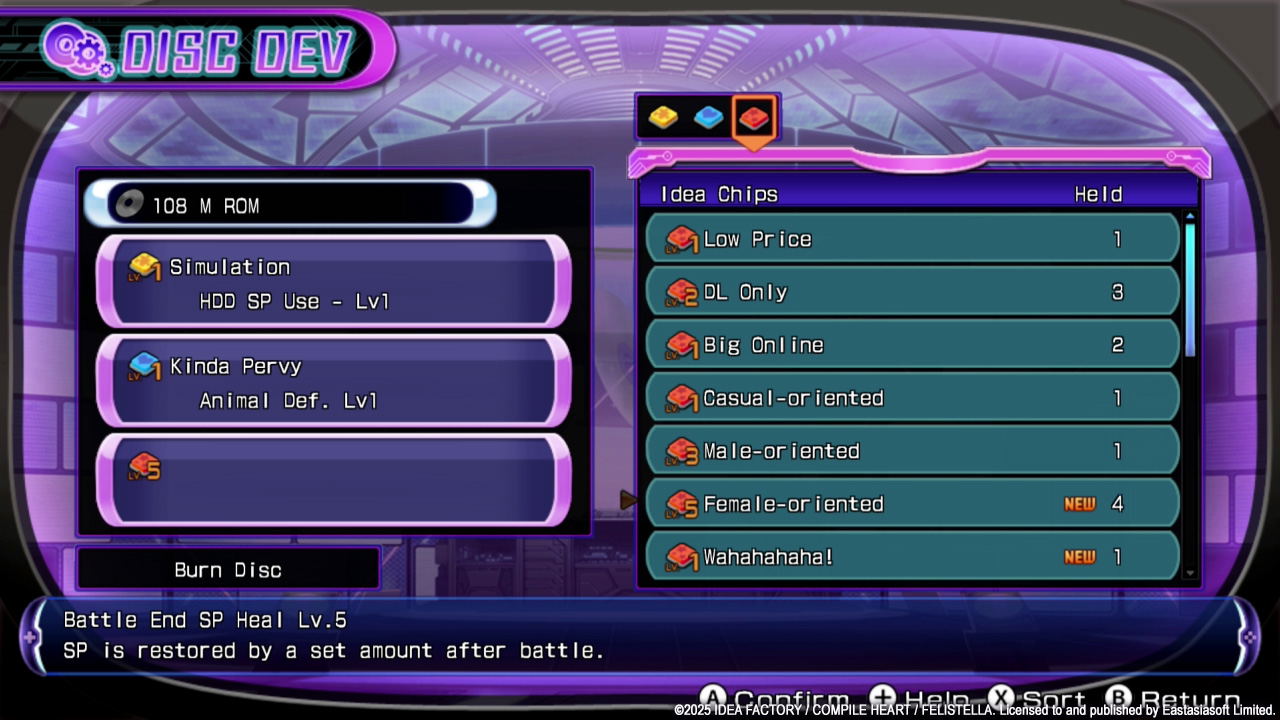Click the Burn Disc button
The height and width of the screenshot is (720, 1280).
tap(228, 570)
